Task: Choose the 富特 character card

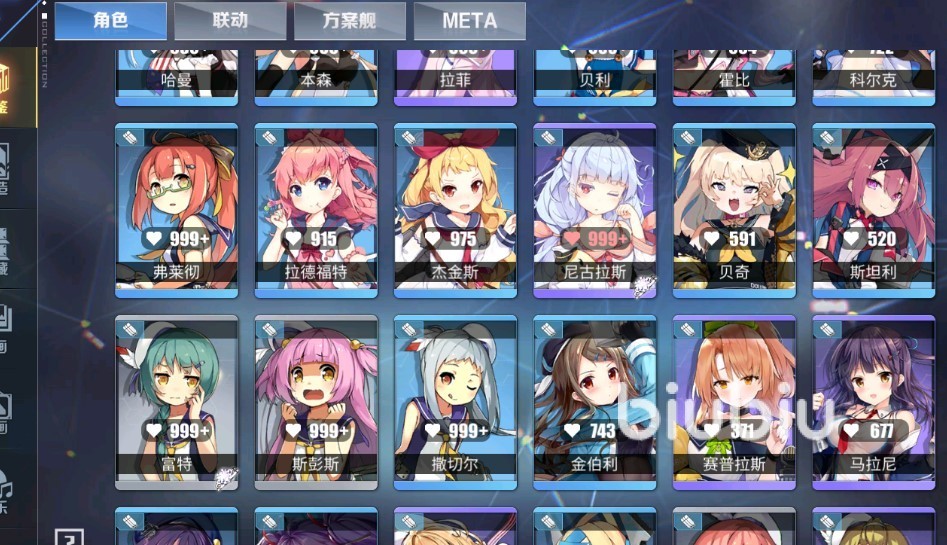Action: (176, 400)
